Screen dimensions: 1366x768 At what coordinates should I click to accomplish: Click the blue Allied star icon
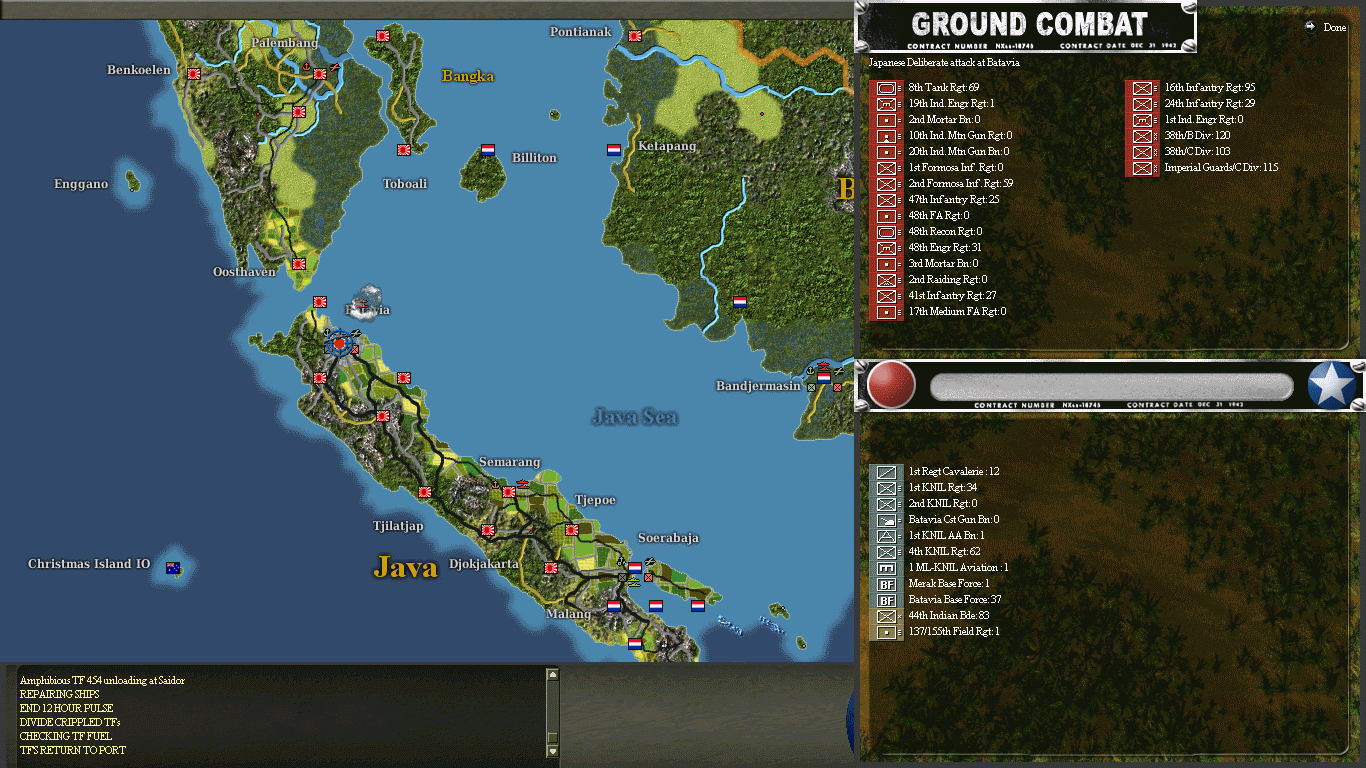(1331, 383)
